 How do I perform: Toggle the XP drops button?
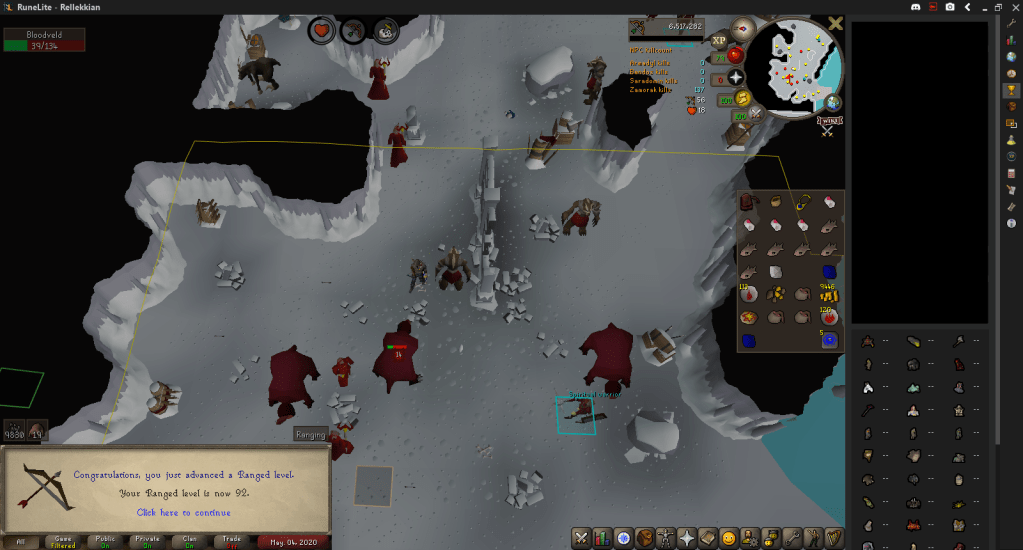pyautogui.click(x=718, y=41)
